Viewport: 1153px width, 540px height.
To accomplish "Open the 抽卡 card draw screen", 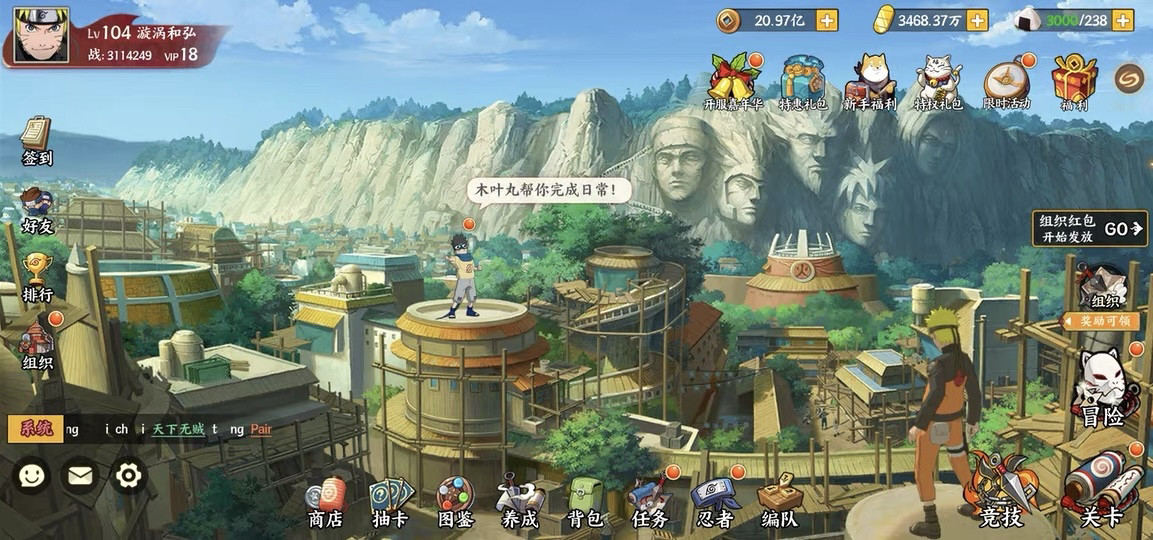I will click(x=390, y=503).
